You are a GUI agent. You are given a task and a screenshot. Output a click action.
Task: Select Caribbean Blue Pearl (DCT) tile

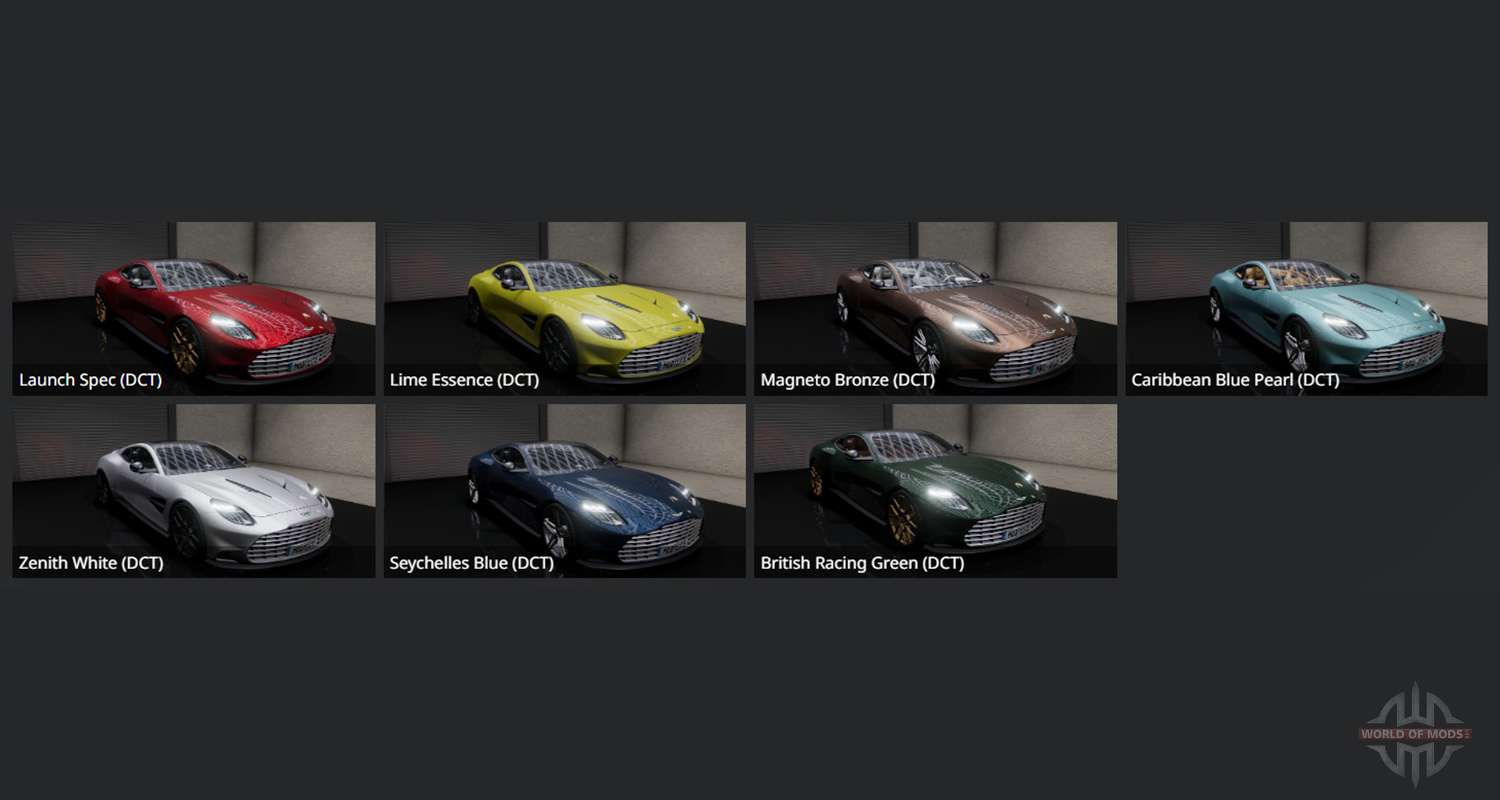[x=1306, y=308]
